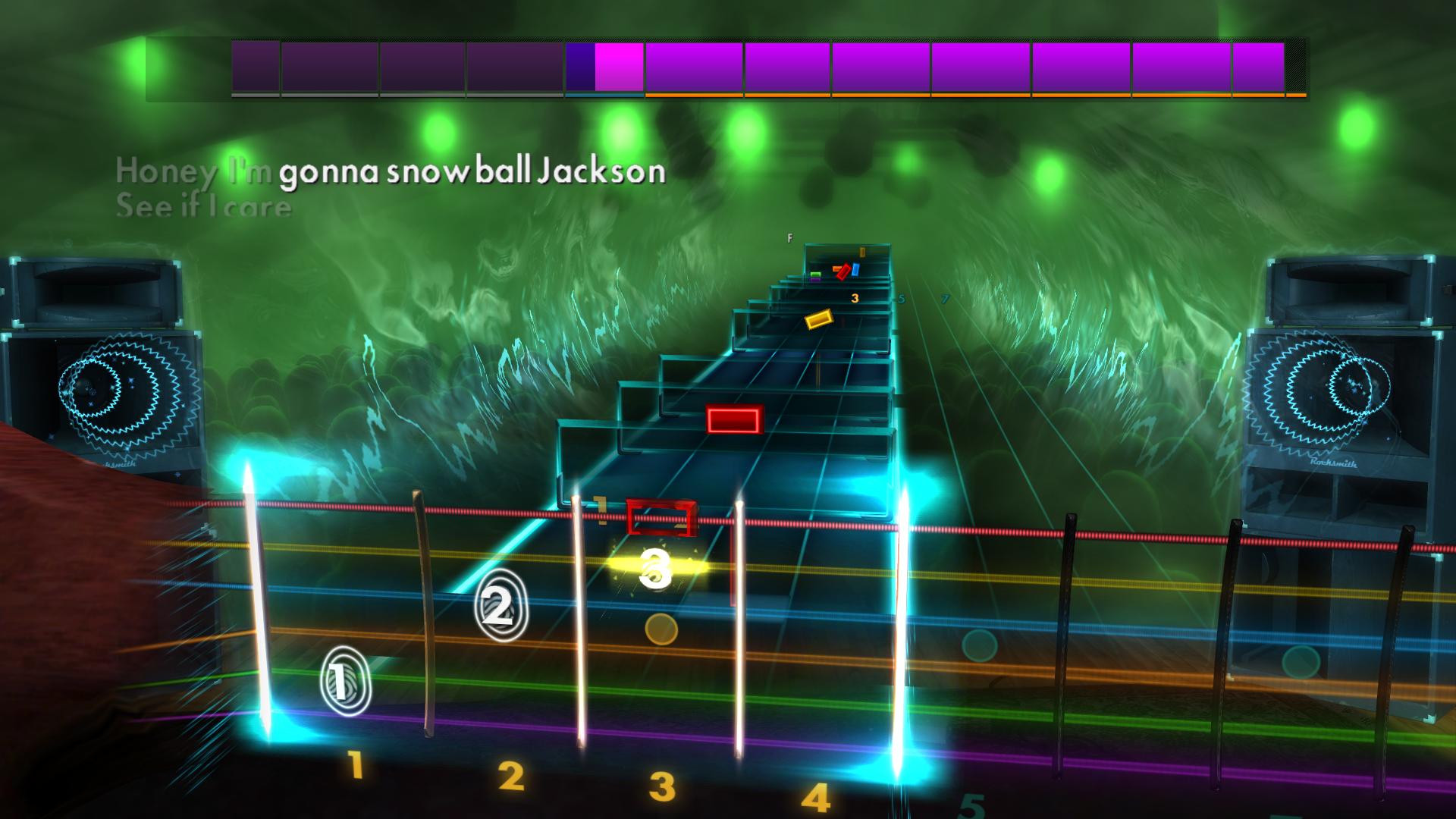Open the fret 5 lane marker
The image size is (1456, 819).
point(901,300)
